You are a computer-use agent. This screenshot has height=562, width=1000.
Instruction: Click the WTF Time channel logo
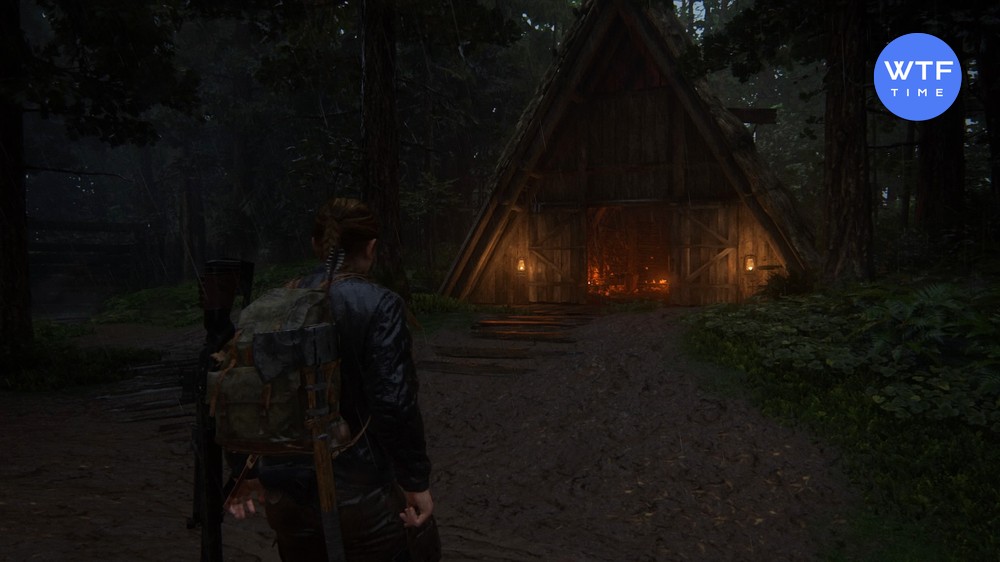coord(917,76)
